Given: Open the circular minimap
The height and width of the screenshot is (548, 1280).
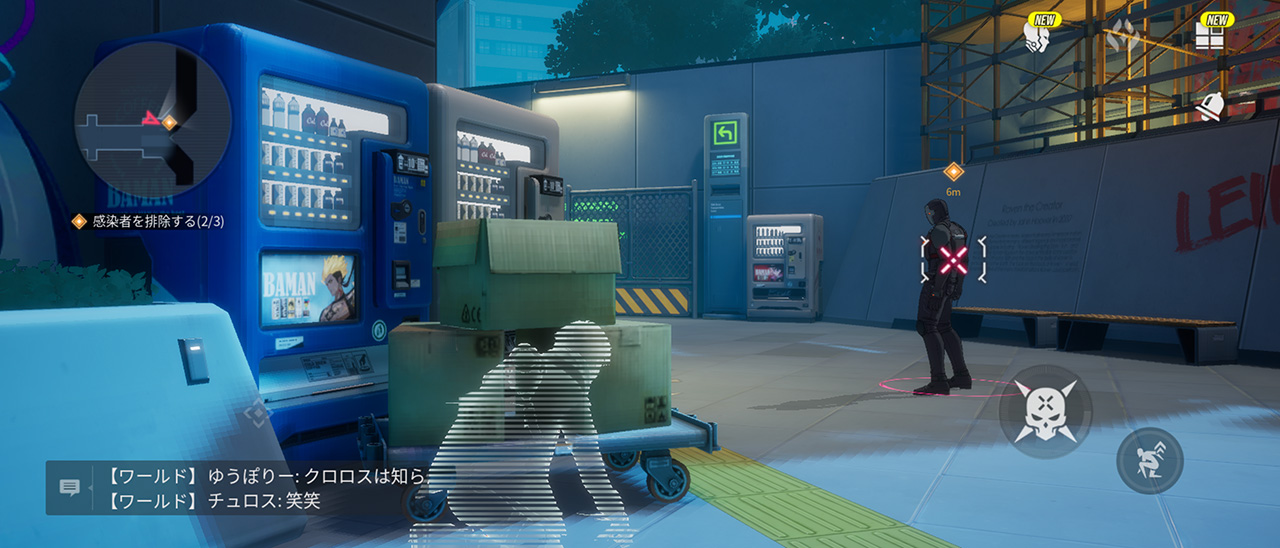Looking at the screenshot, I should point(152,120).
